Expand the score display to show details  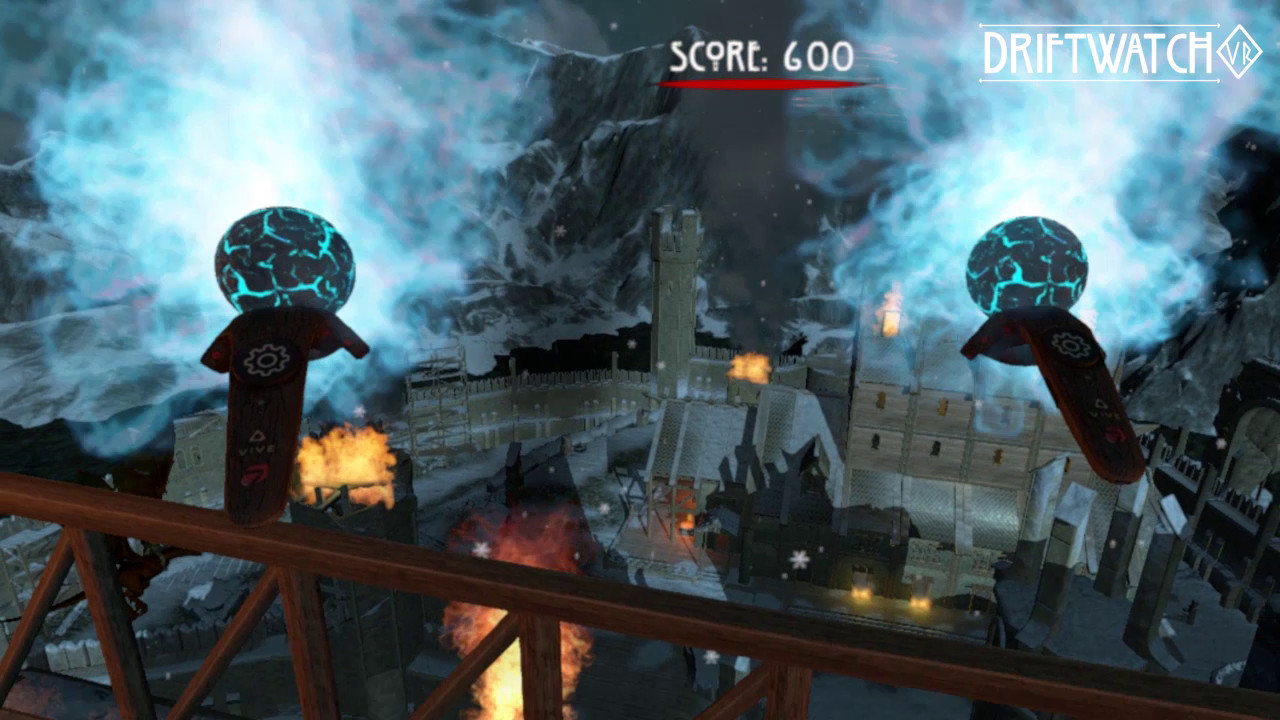(x=758, y=57)
